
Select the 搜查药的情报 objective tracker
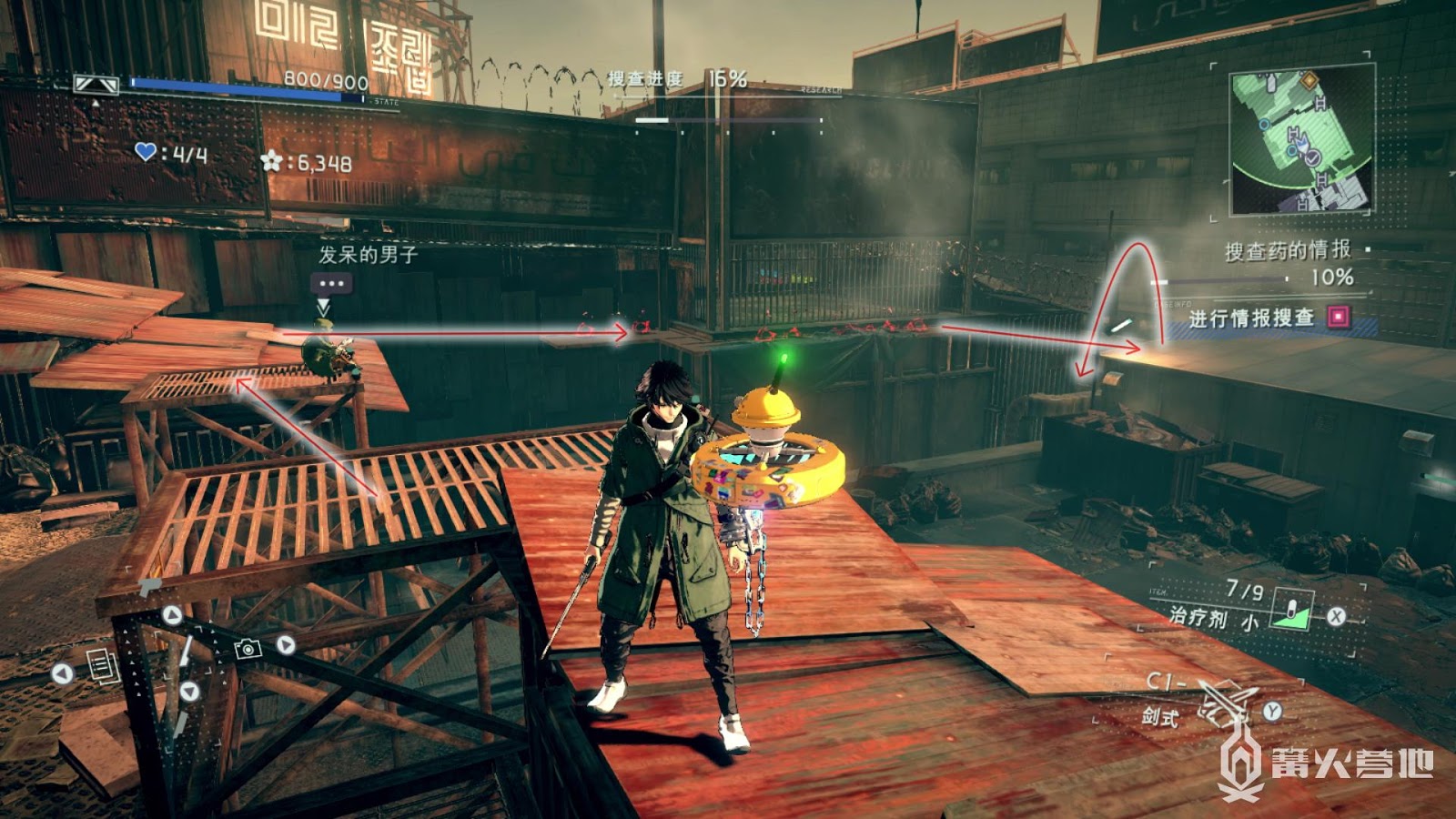pyautogui.click(x=1287, y=250)
